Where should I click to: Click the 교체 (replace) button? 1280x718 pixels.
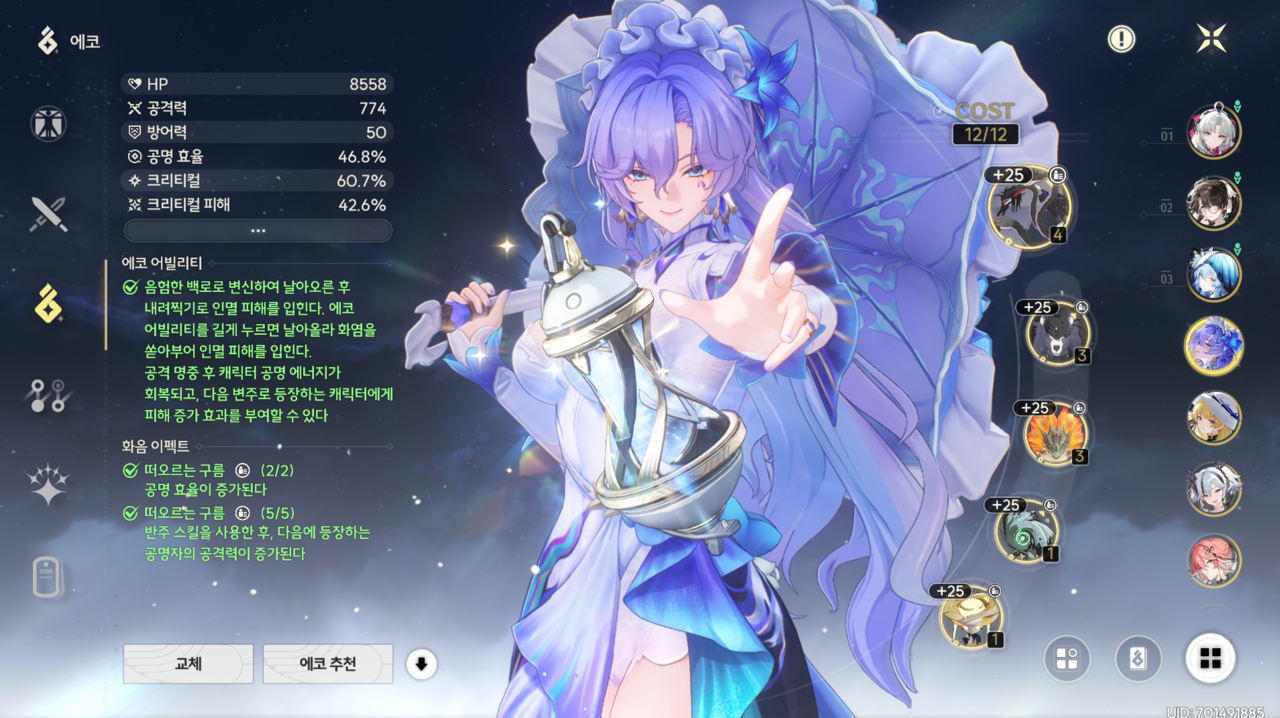pos(188,663)
